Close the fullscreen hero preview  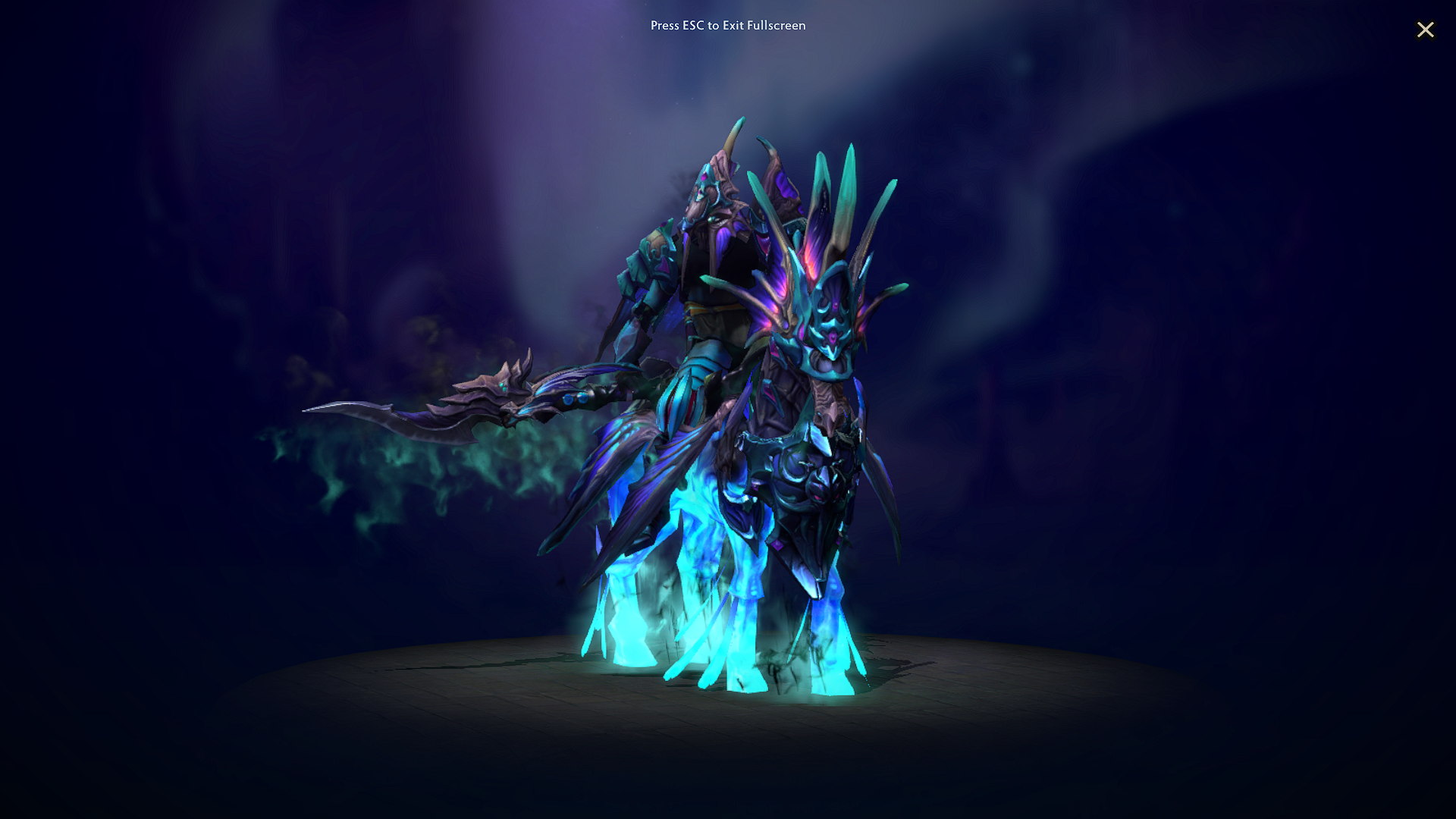1426,30
